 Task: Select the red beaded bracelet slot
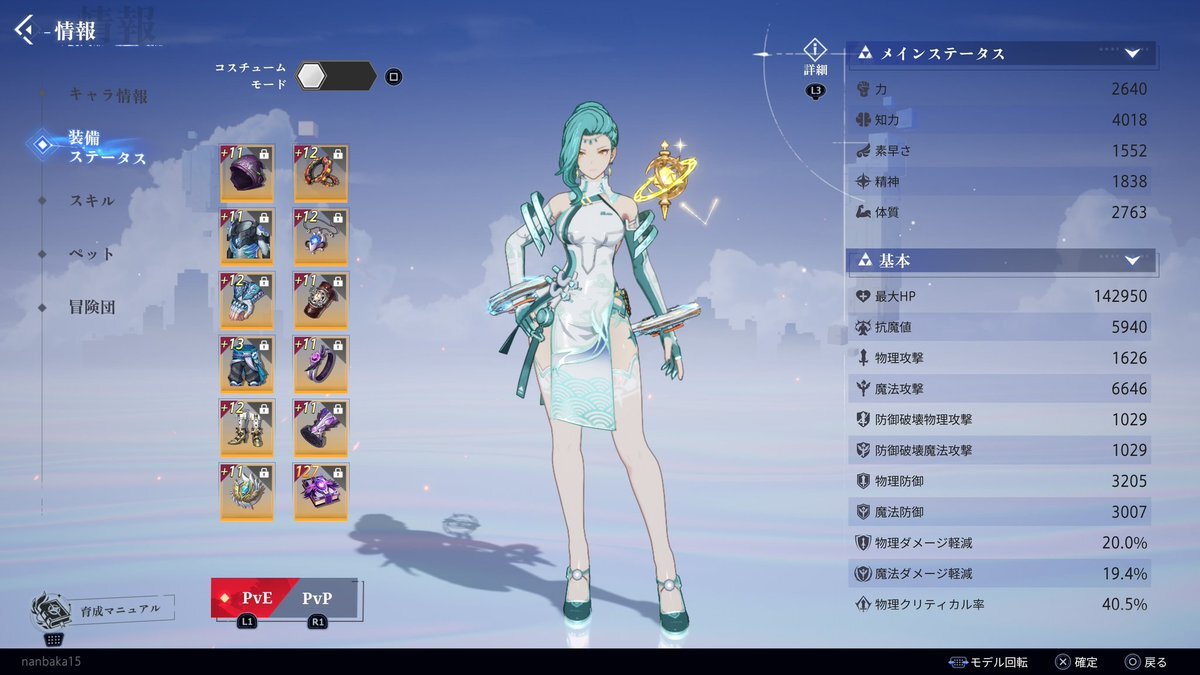[320, 172]
